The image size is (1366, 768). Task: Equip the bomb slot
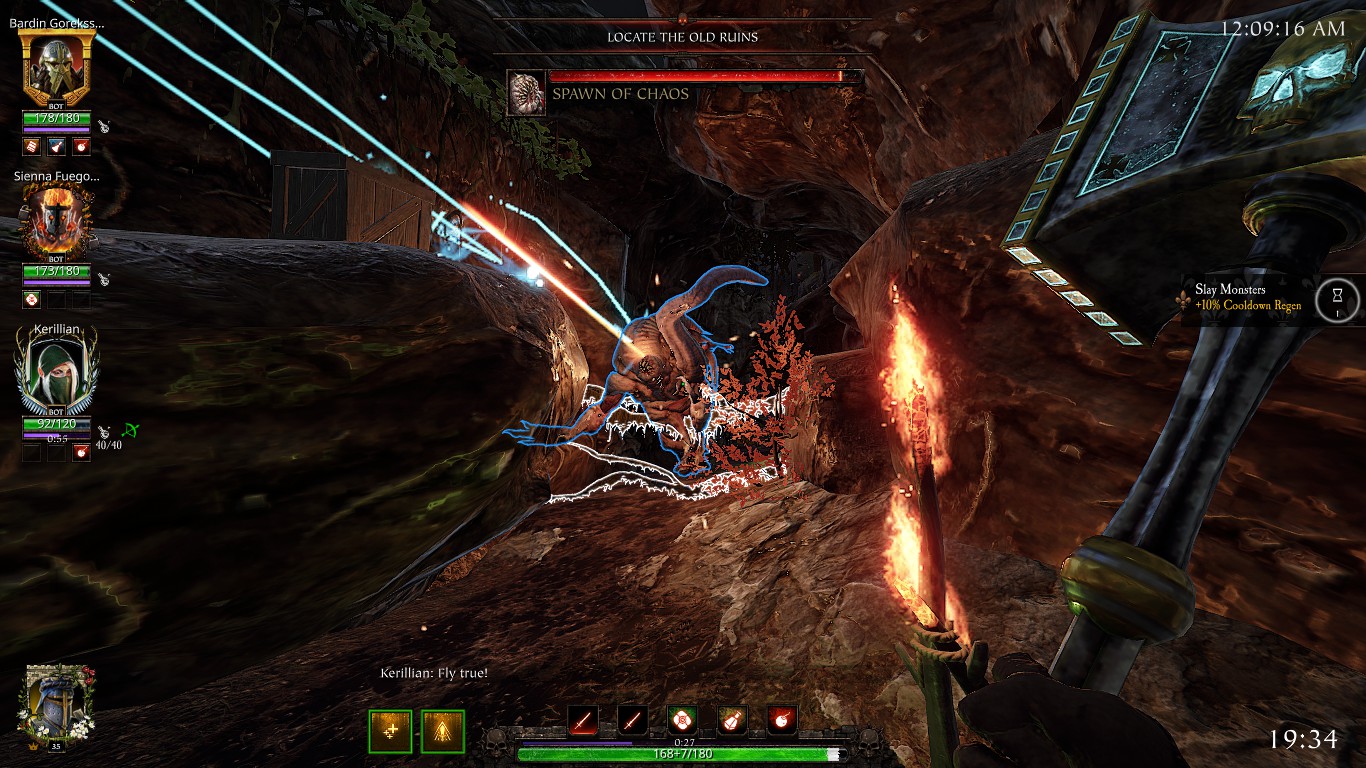tap(782, 719)
